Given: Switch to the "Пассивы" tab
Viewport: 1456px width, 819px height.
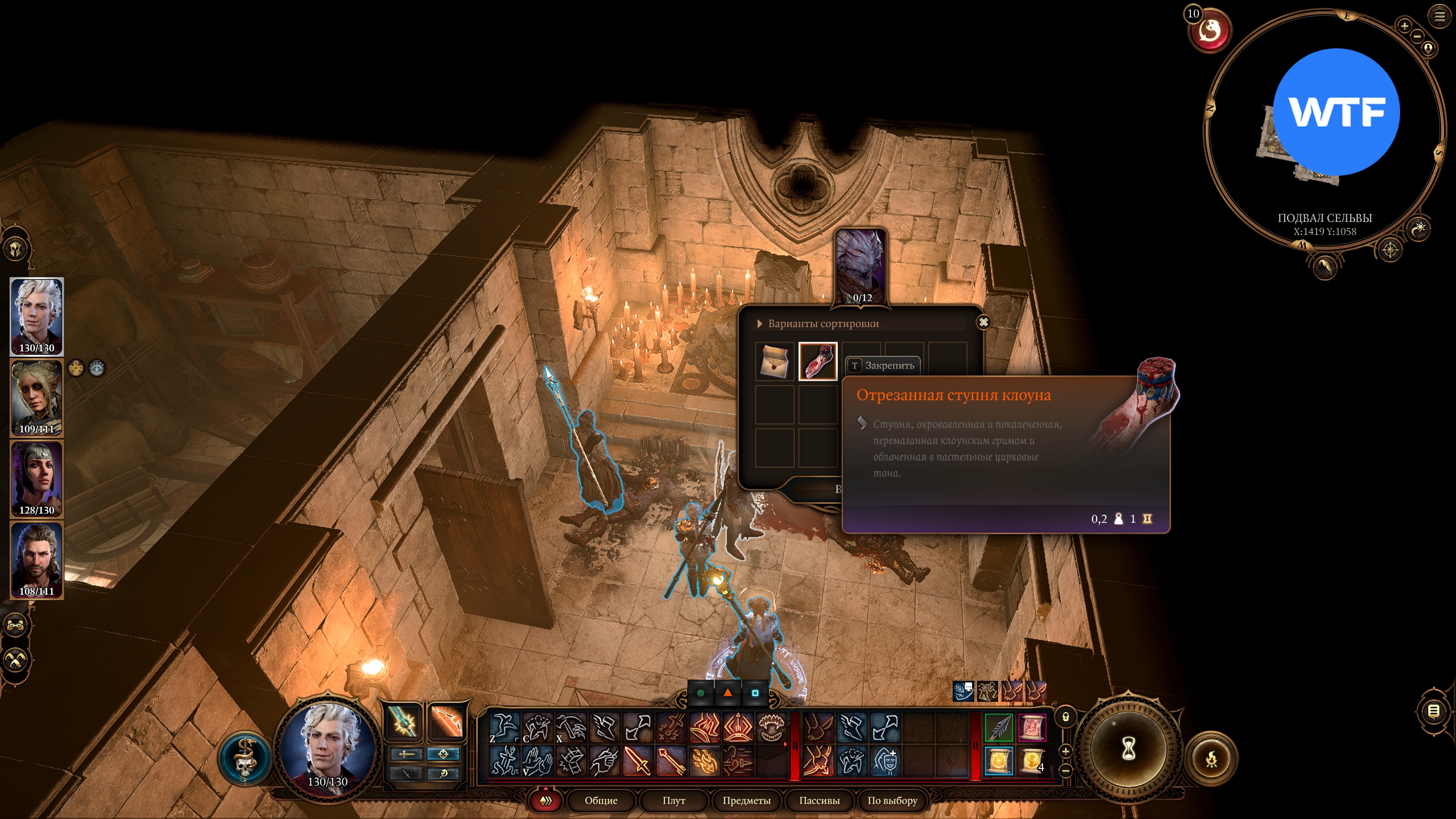Looking at the screenshot, I should [819, 801].
